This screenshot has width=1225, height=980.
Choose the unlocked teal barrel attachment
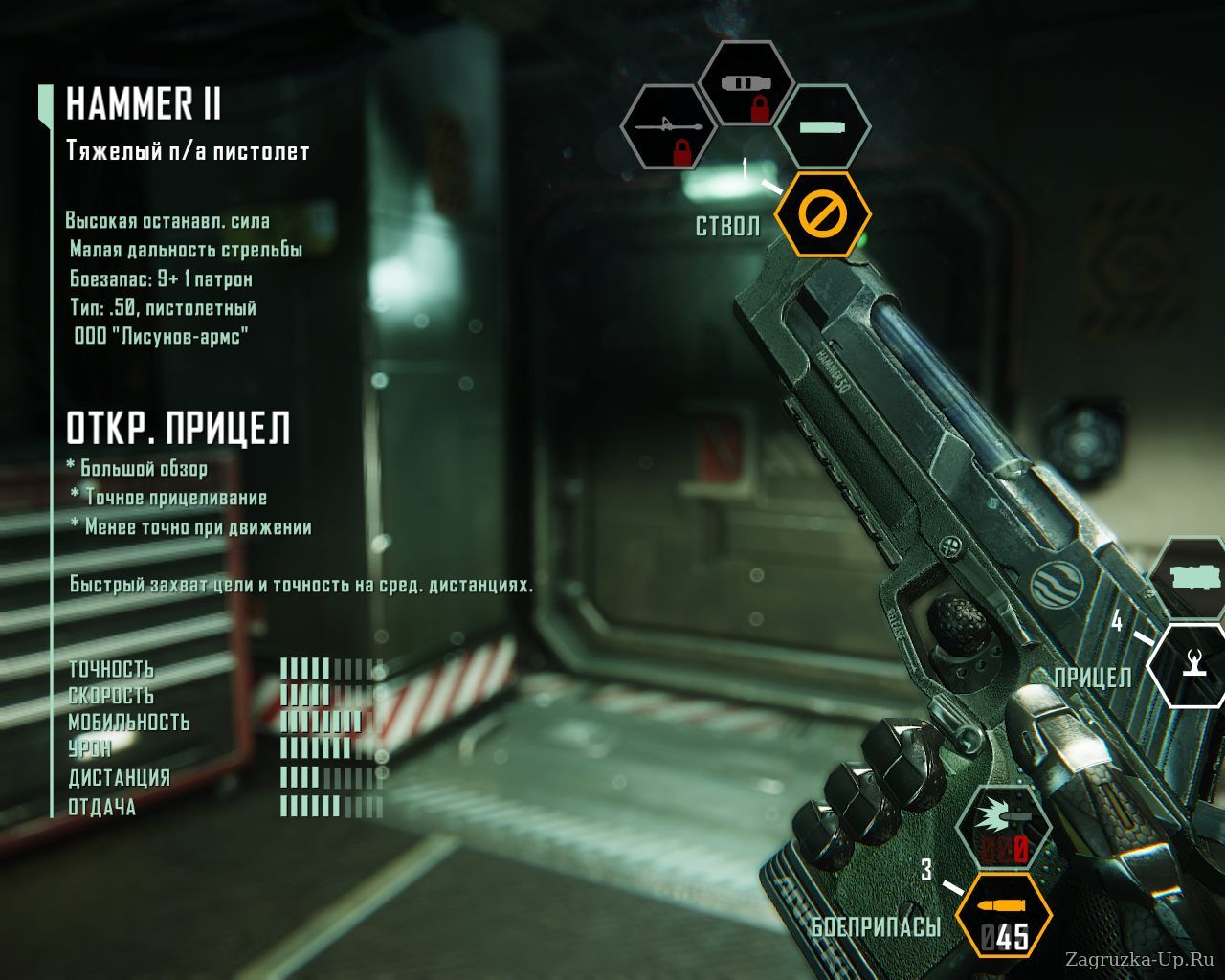click(821, 127)
